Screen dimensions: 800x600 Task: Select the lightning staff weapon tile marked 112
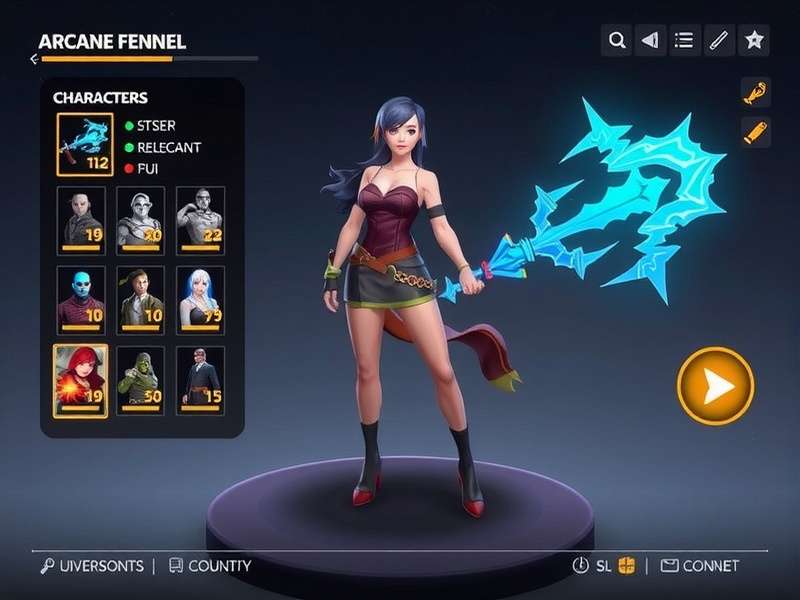pos(84,143)
